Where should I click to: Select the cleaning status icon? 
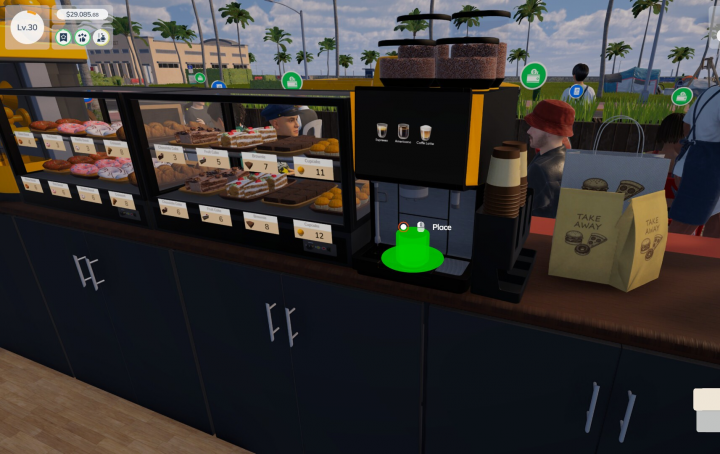click(x=101, y=37)
